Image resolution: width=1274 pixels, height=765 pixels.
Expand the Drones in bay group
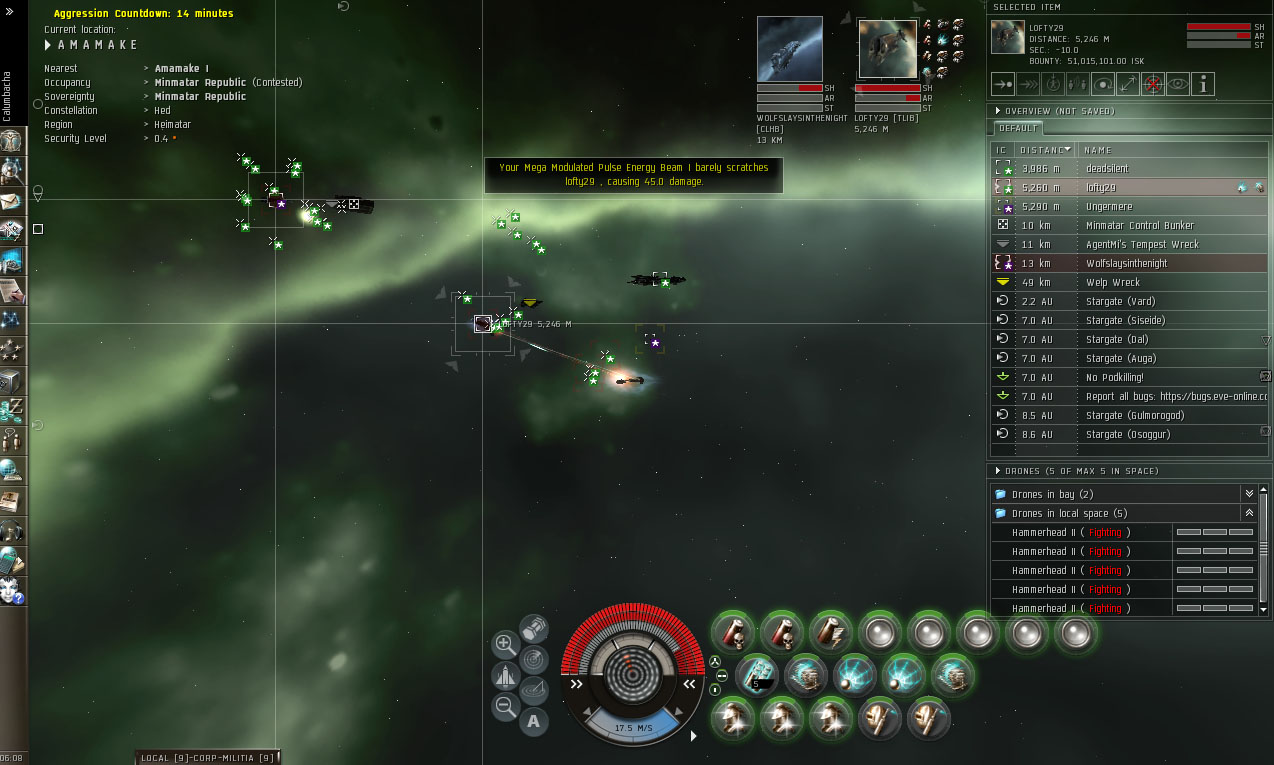click(x=1248, y=494)
